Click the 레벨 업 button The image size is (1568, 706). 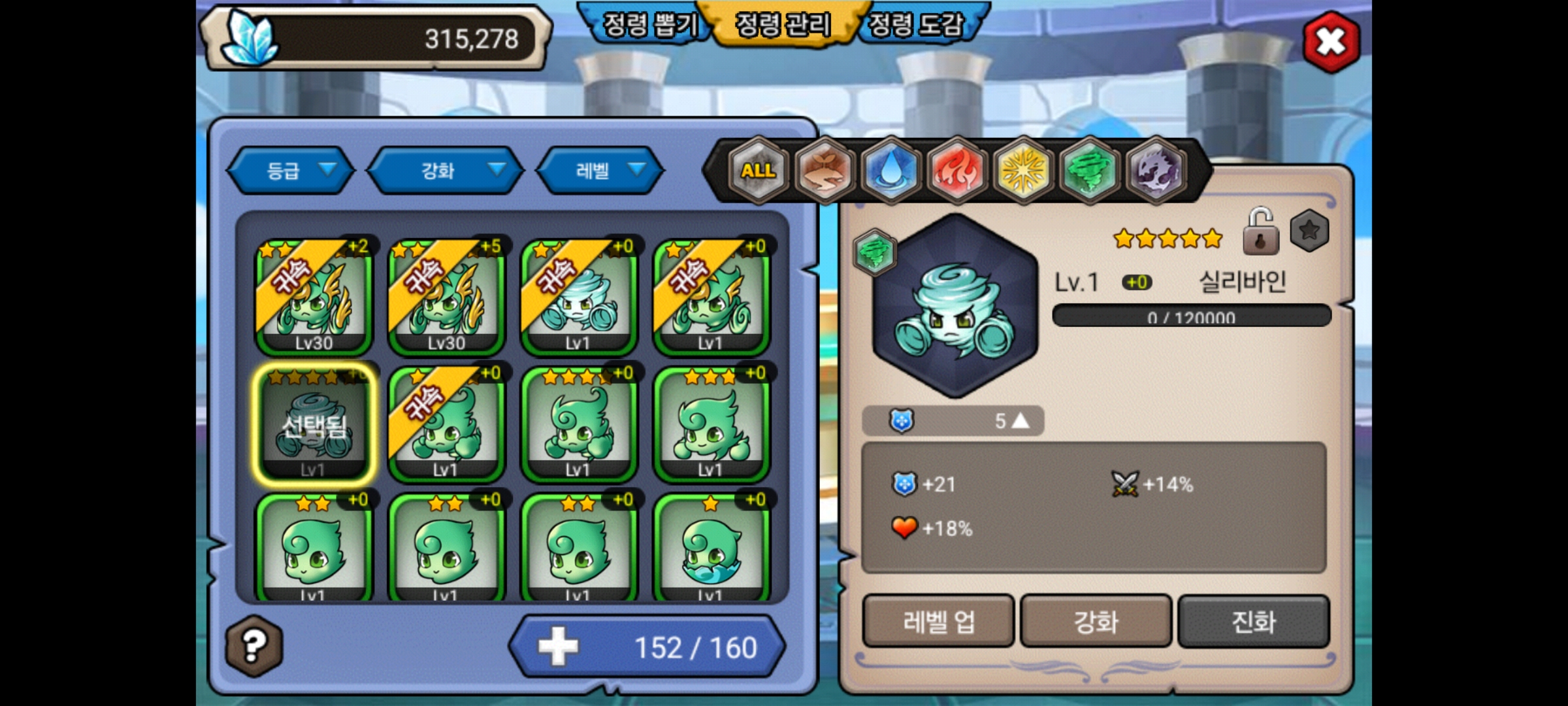coord(938,621)
